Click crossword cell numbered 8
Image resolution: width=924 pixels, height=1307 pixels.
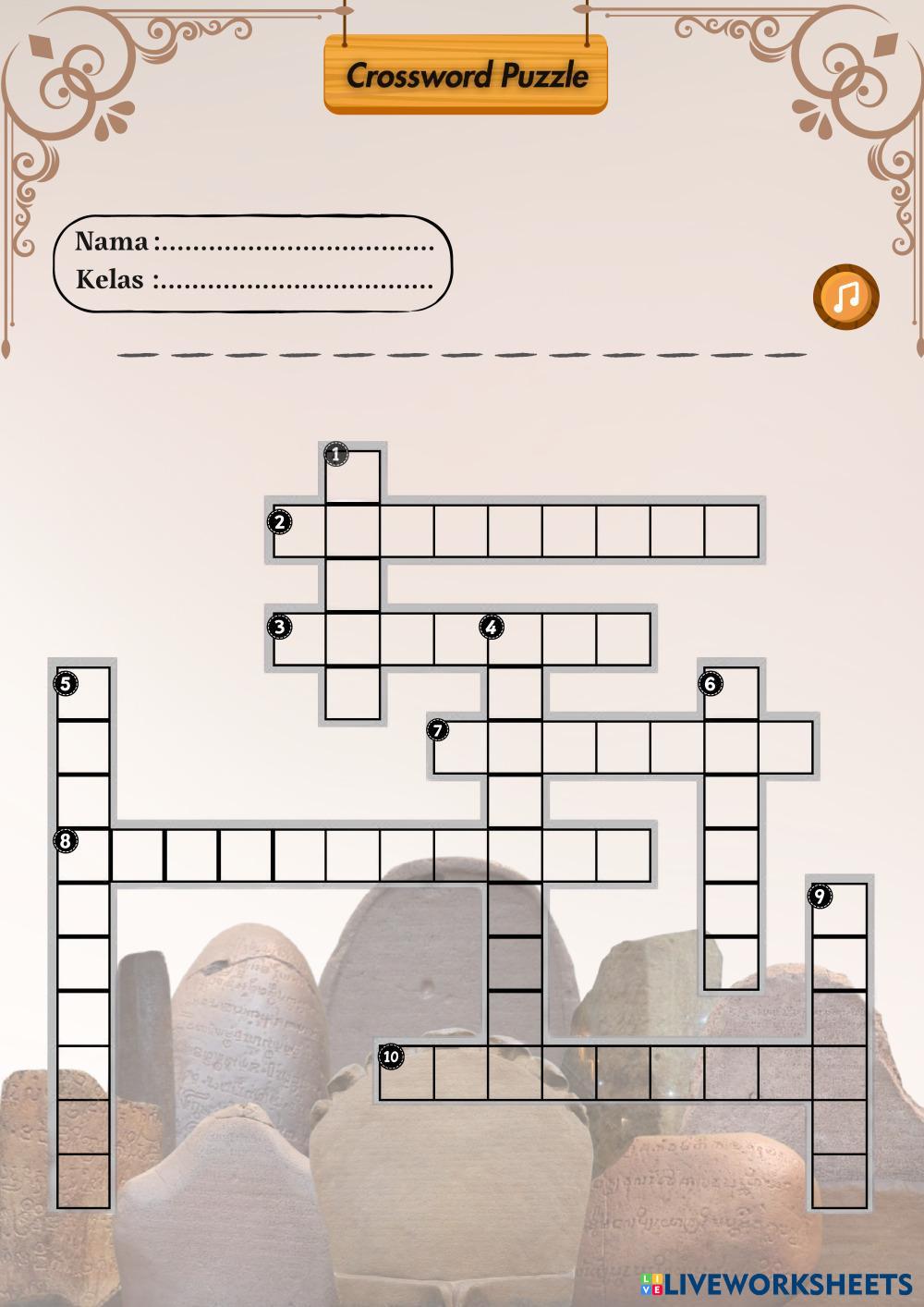[84, 855]
